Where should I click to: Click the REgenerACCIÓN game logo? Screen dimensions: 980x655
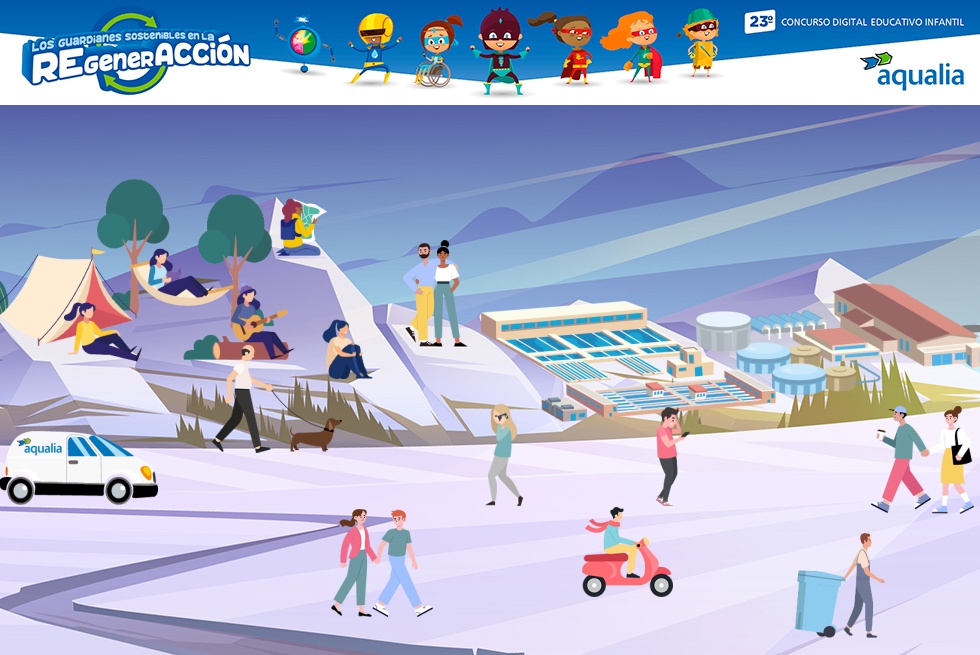tap(136, 56)
